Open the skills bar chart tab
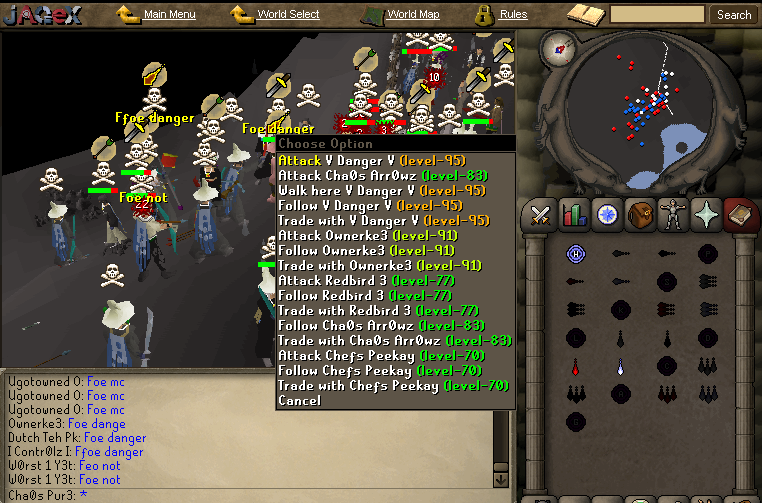The height and width of the screenshot is (503, 762). tap(574, 213)
